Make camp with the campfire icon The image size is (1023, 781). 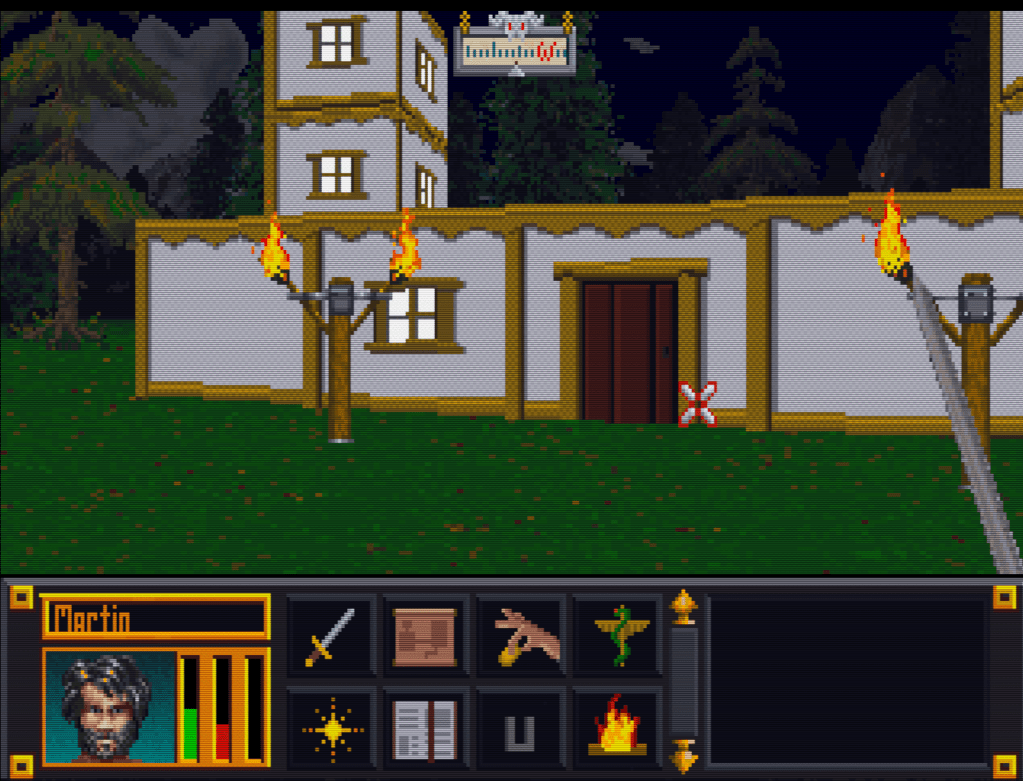click(618, 728)
